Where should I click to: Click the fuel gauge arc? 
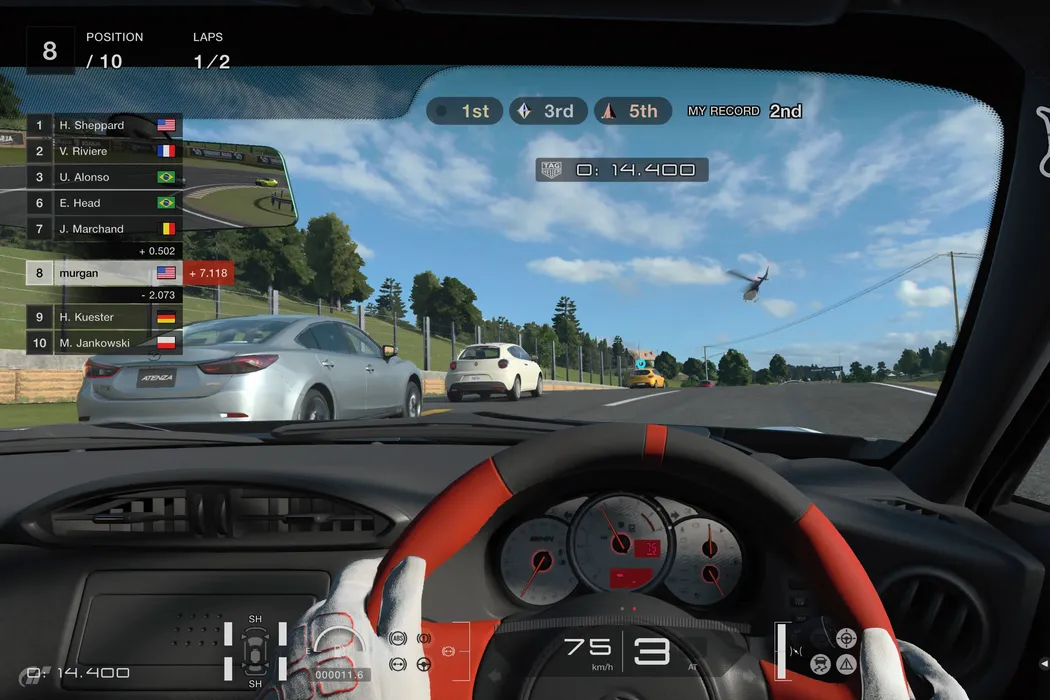(x=340, y=647)
